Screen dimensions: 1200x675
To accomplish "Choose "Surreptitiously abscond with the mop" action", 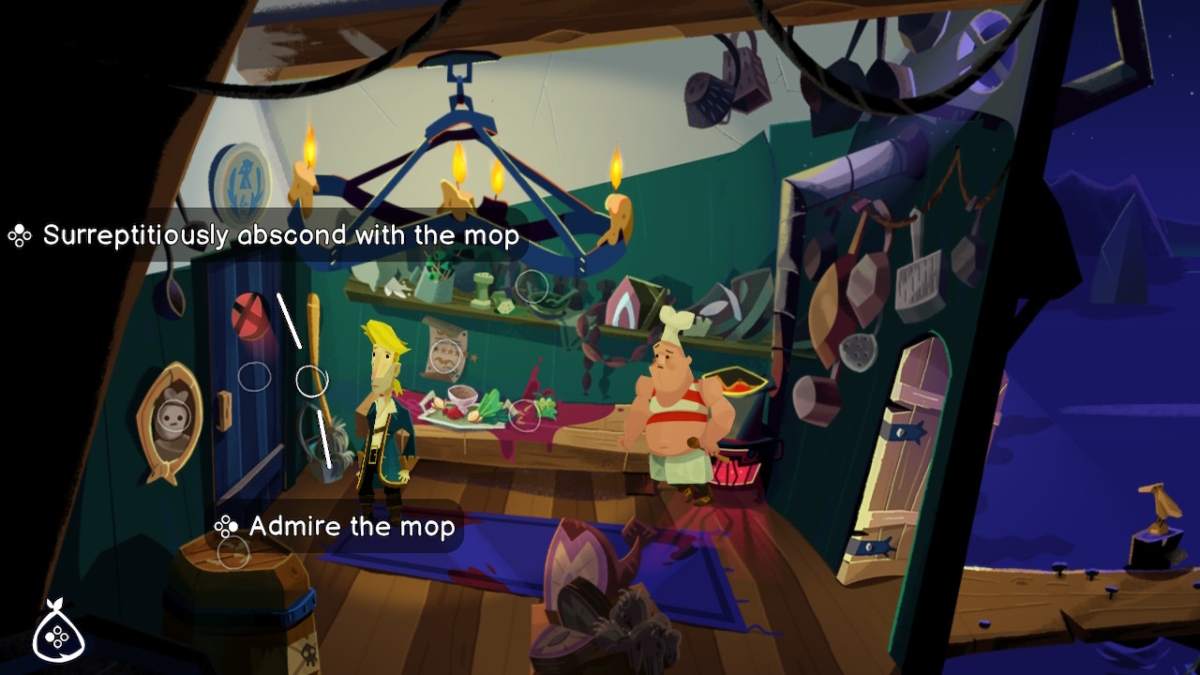I will point(280,236).
